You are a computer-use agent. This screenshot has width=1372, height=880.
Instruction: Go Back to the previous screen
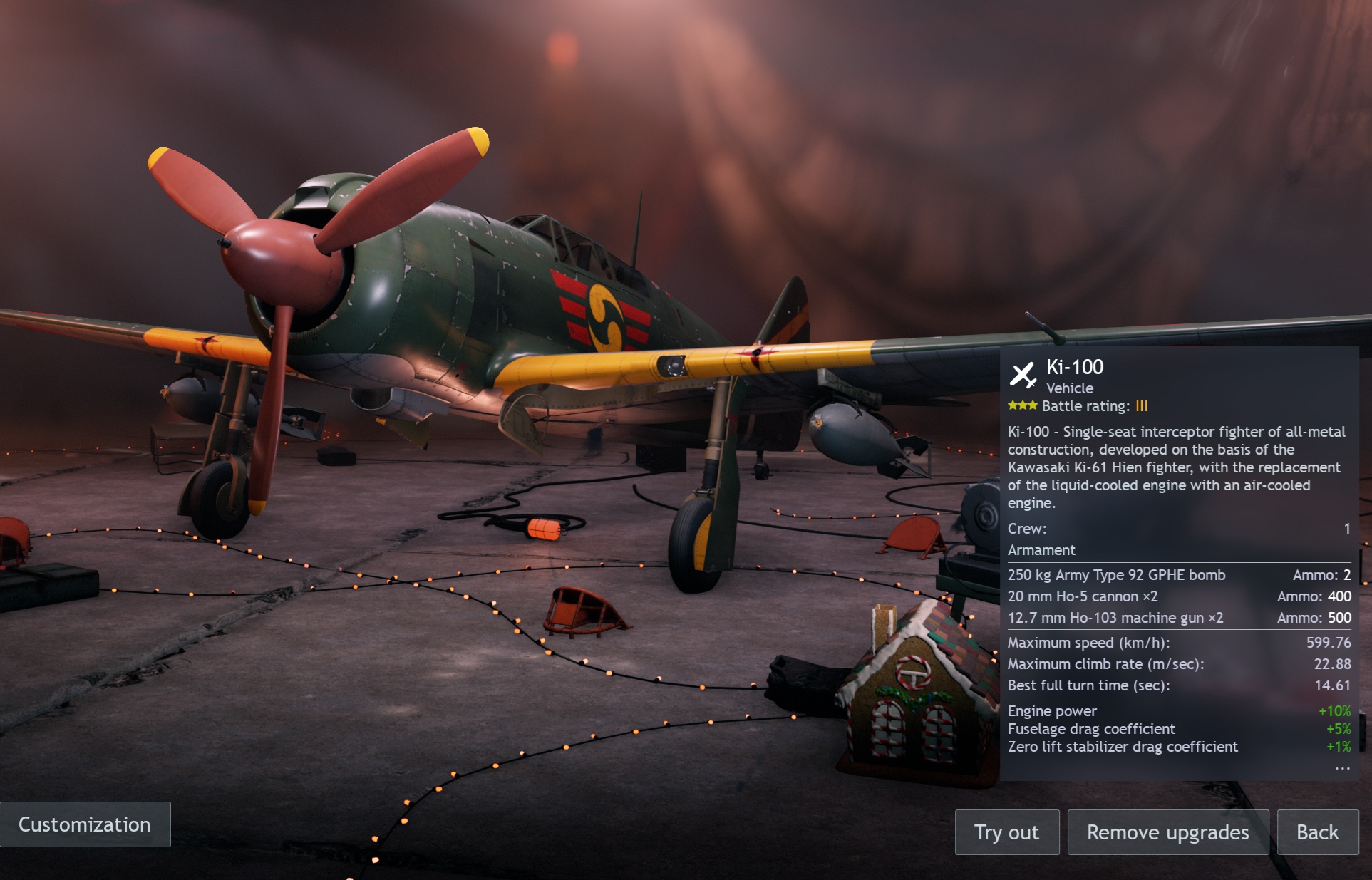1317,832
